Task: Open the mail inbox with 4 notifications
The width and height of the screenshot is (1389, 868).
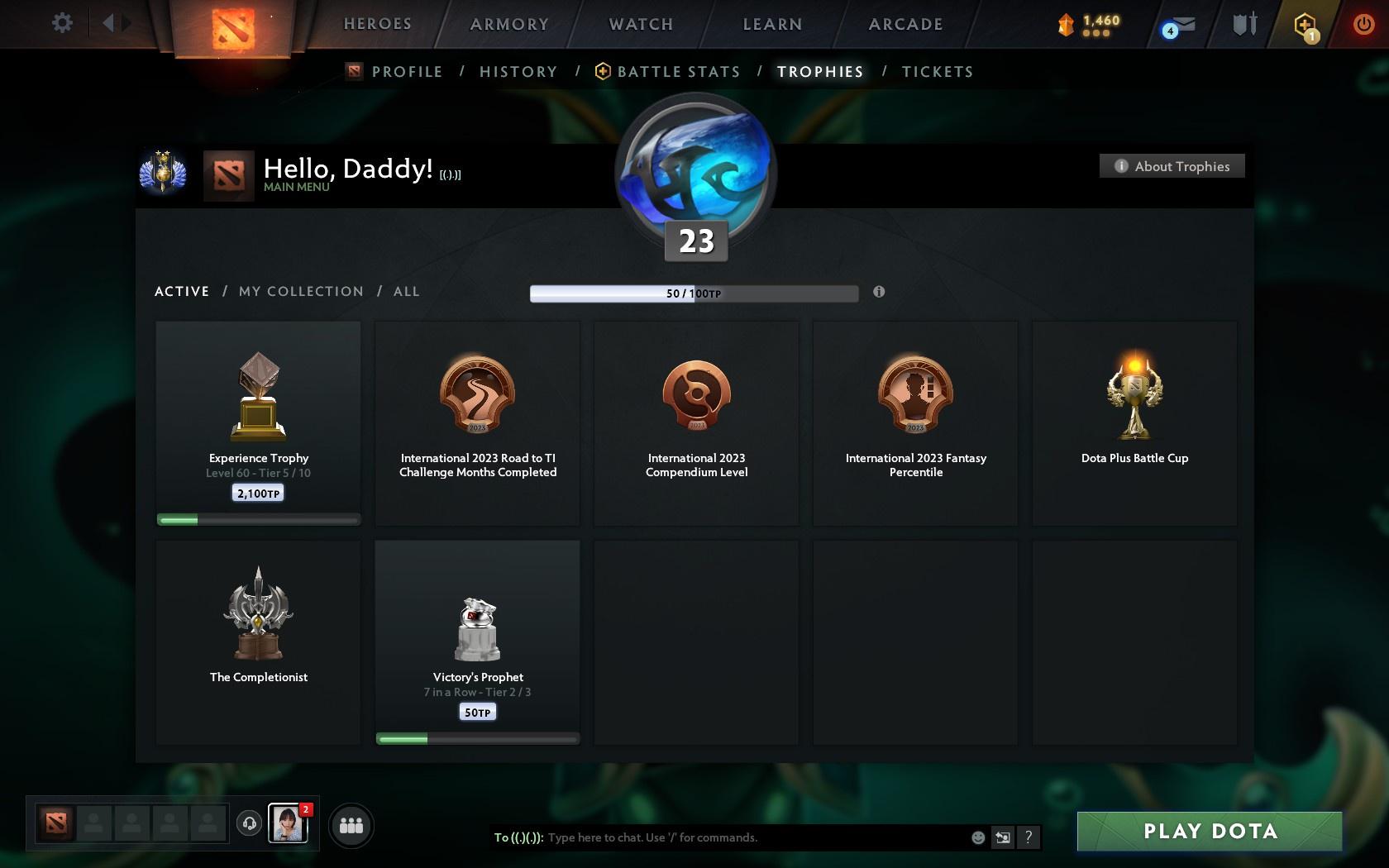Action: (x=1177, y=26)
